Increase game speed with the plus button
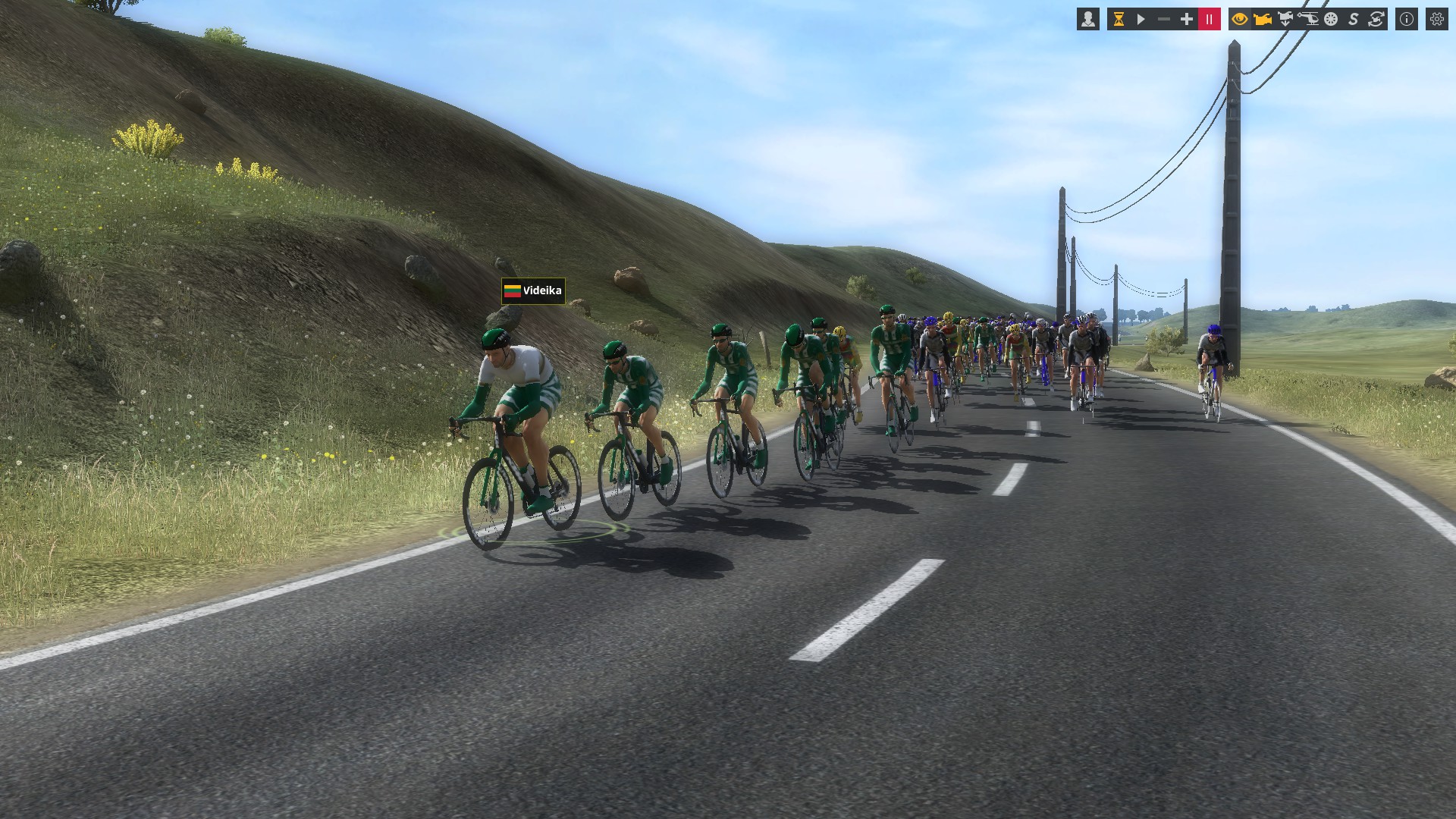Viewport: 1456px width, 819px height. point(1187,20)
